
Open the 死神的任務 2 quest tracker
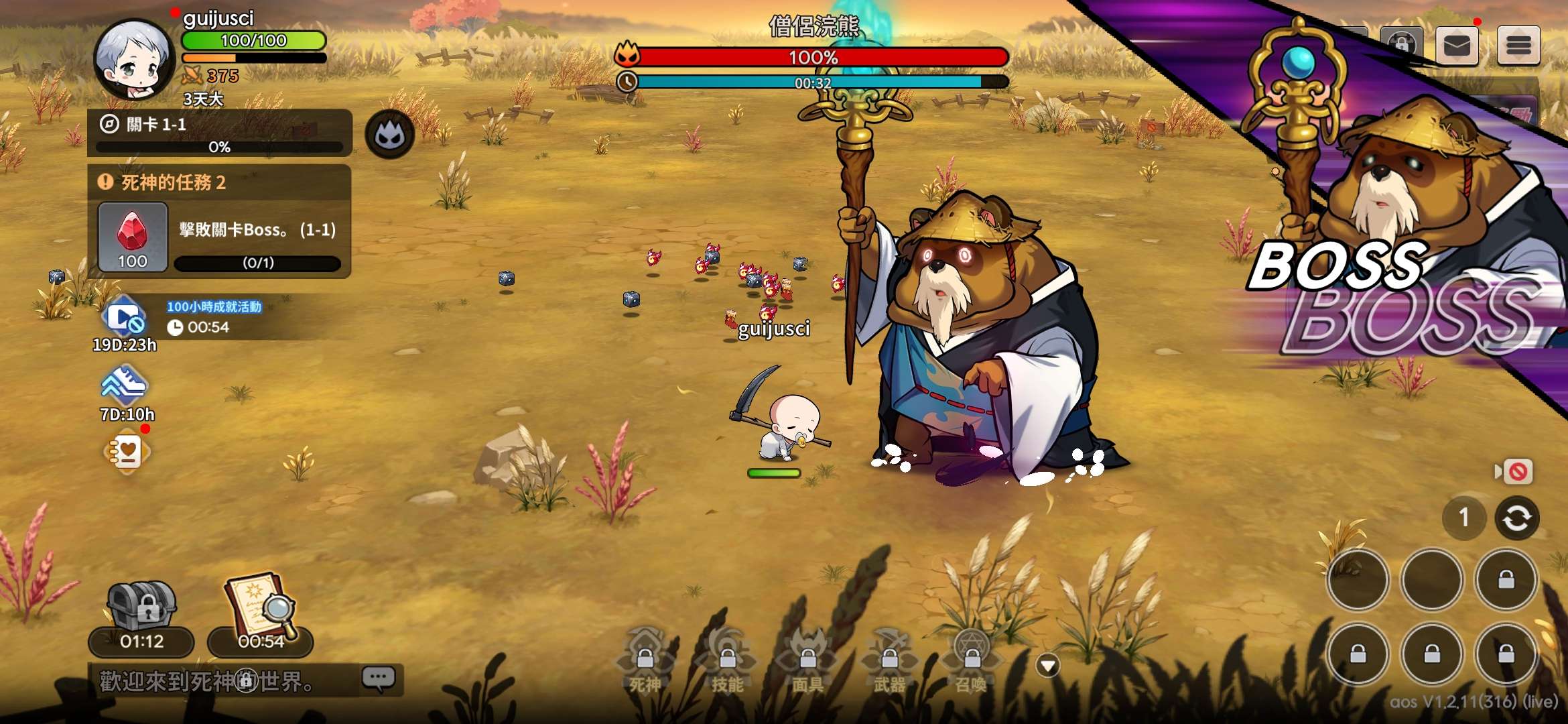[219, 182]
